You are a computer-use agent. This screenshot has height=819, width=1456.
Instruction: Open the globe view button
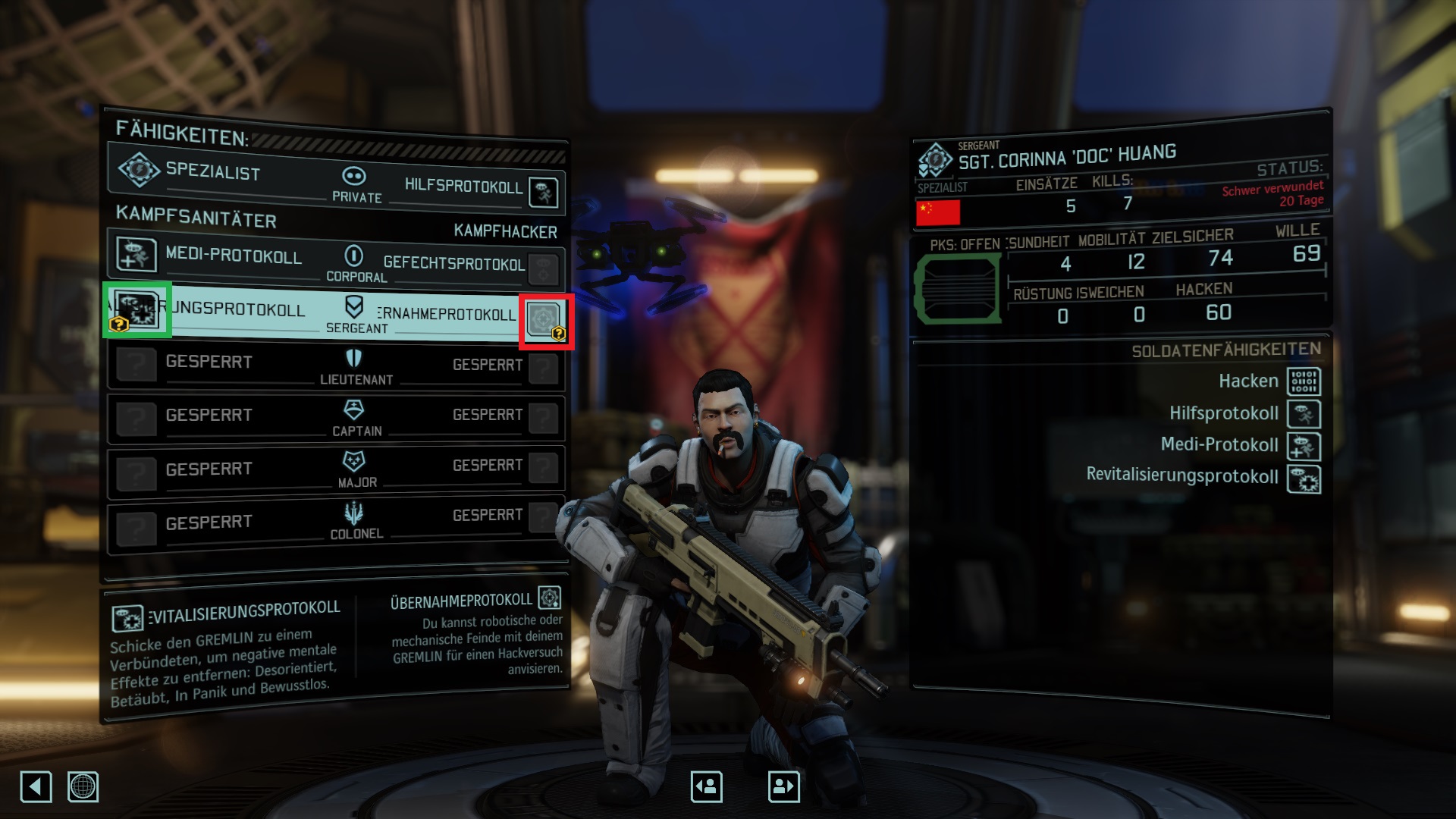tap(83, 786)
